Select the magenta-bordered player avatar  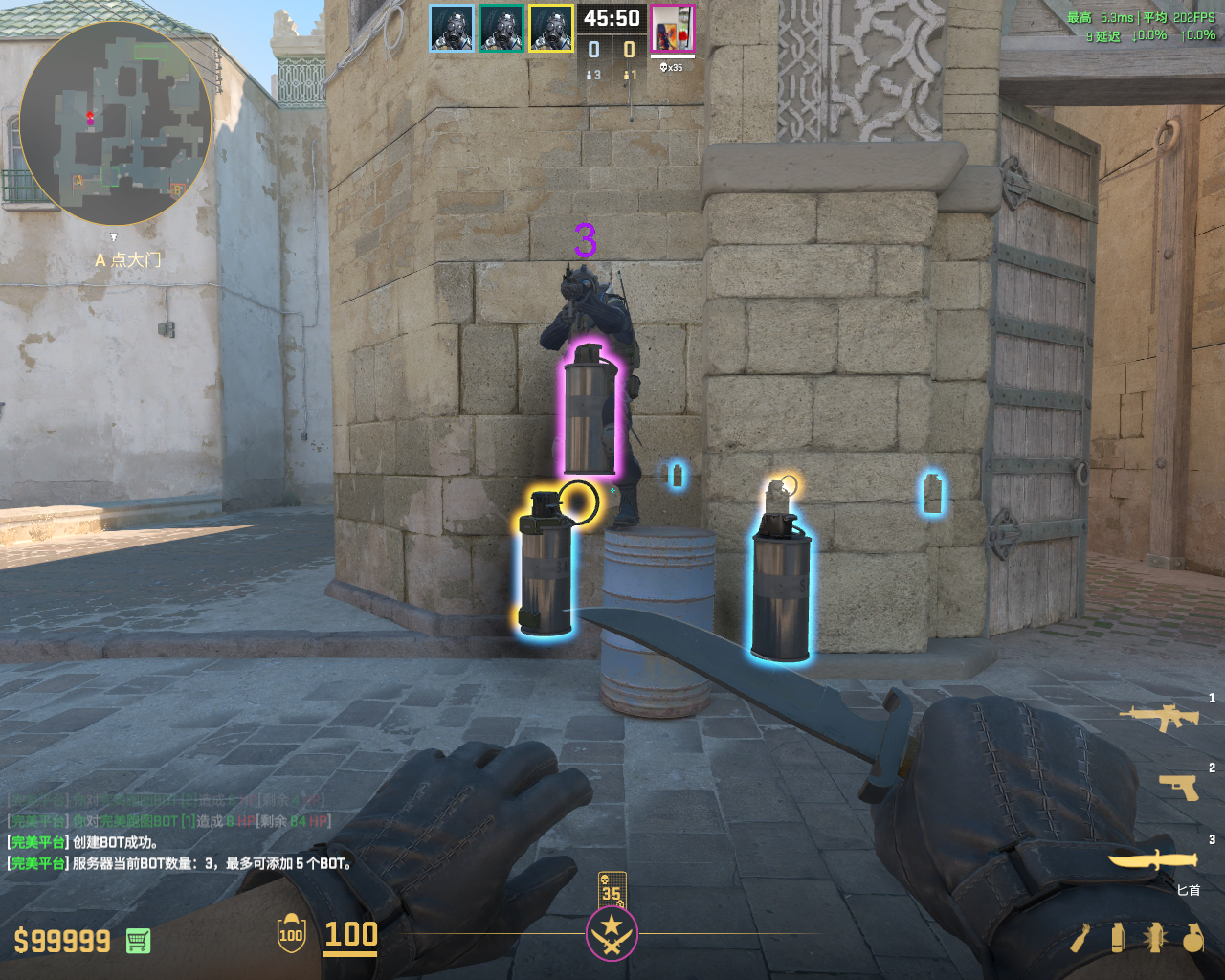673,29
